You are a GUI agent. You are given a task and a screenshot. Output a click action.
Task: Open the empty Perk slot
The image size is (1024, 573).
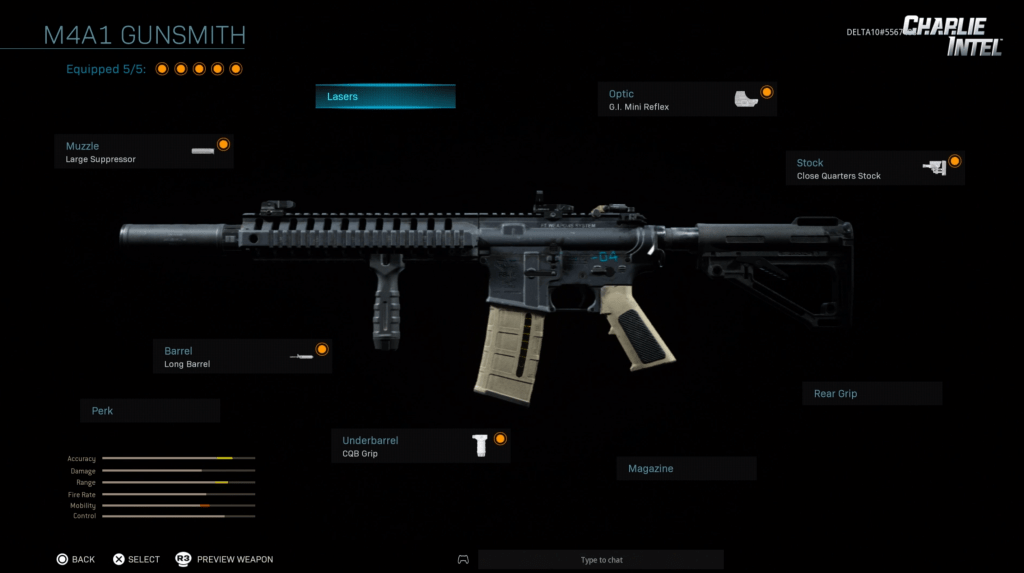[150, 411]
